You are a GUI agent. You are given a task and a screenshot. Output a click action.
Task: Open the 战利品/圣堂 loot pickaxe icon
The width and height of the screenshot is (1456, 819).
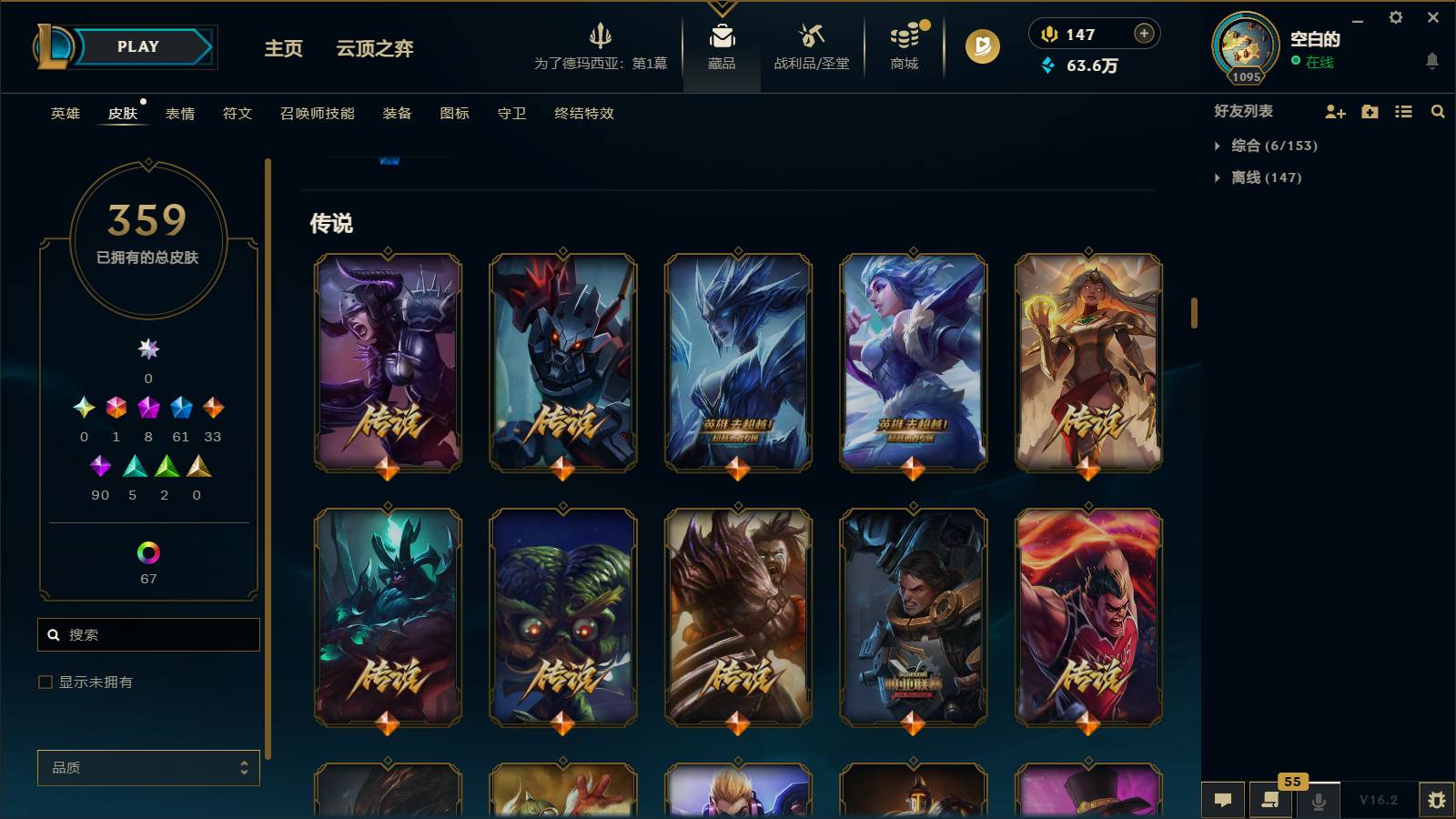810,35
